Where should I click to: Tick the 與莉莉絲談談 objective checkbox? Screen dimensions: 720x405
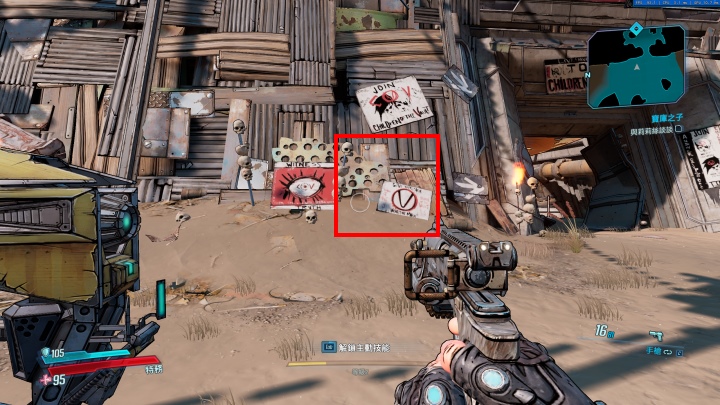pyautogui.click(x=679, y=129)
